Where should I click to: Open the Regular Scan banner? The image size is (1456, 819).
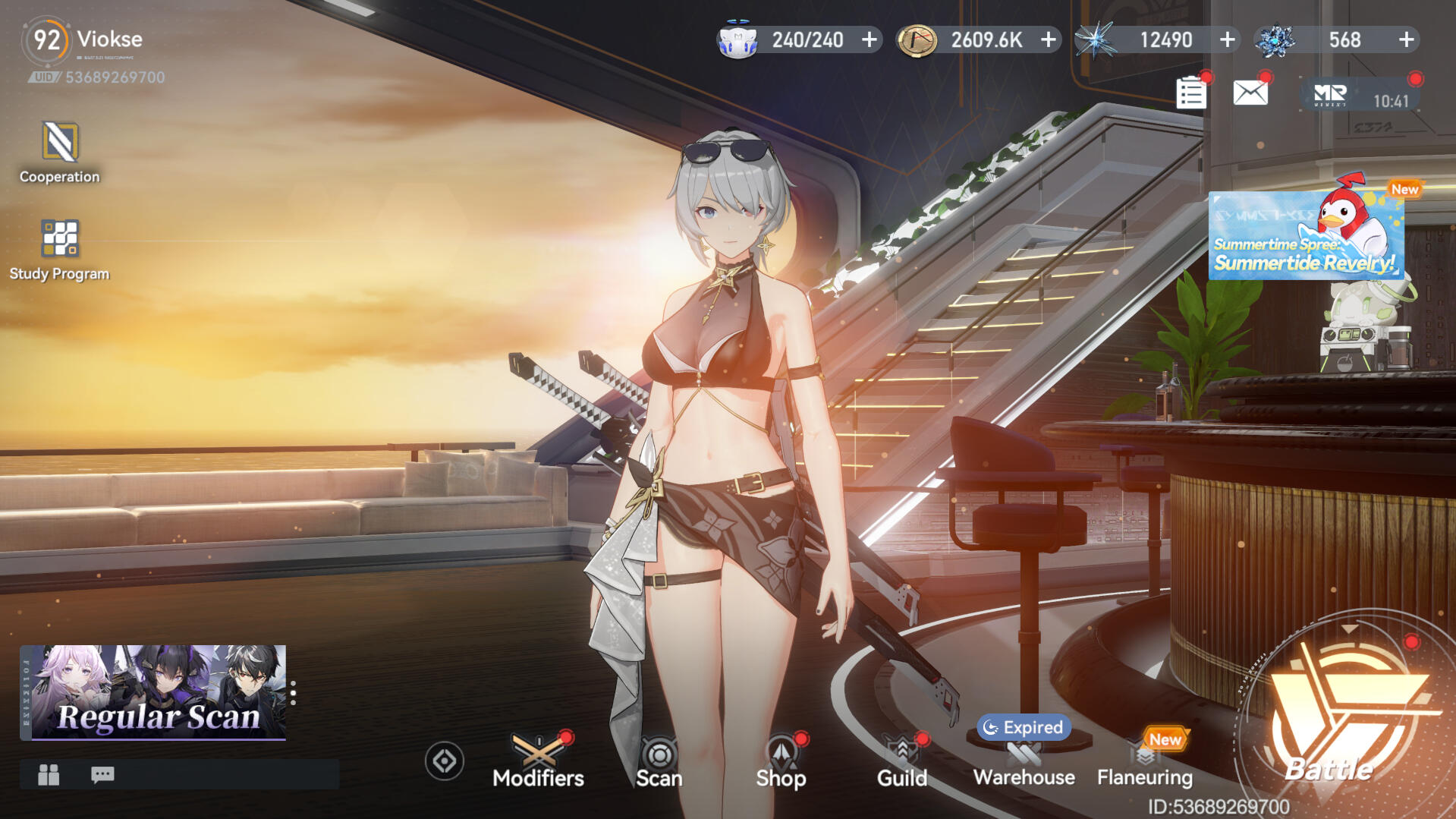tap(153, 692)
